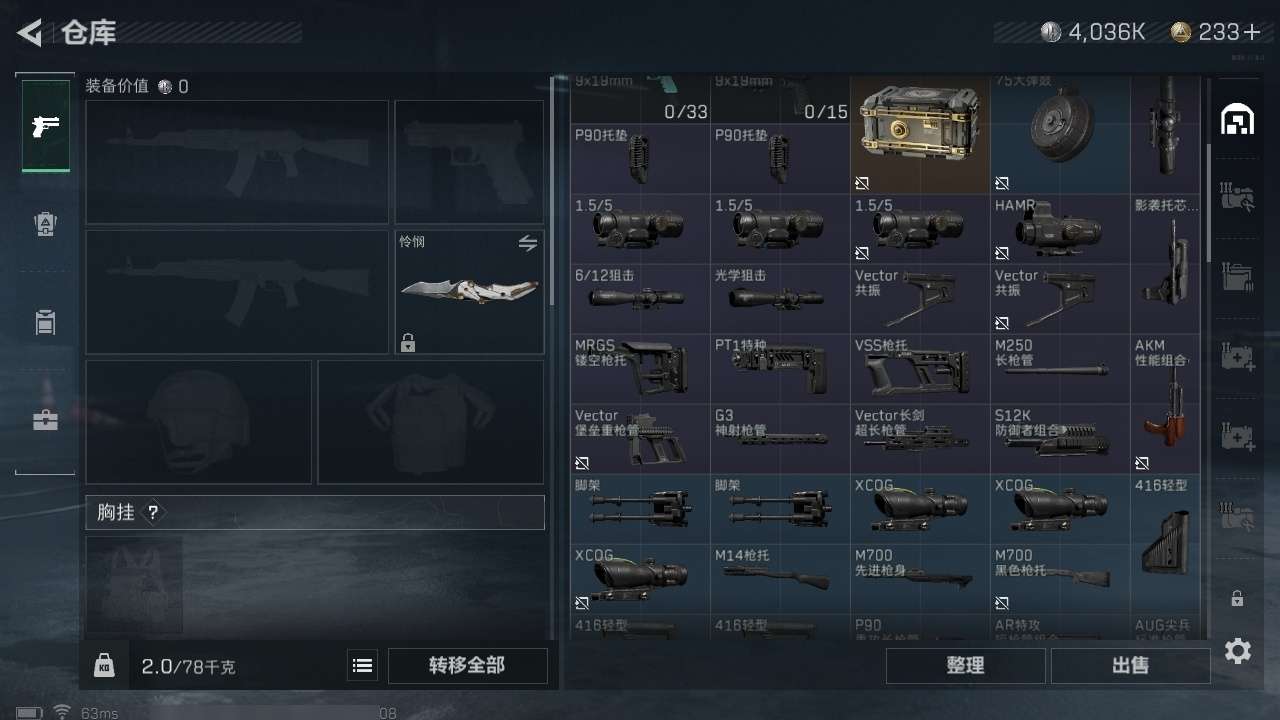Select the S12K 防御者组合 item

coord(1060,439)
